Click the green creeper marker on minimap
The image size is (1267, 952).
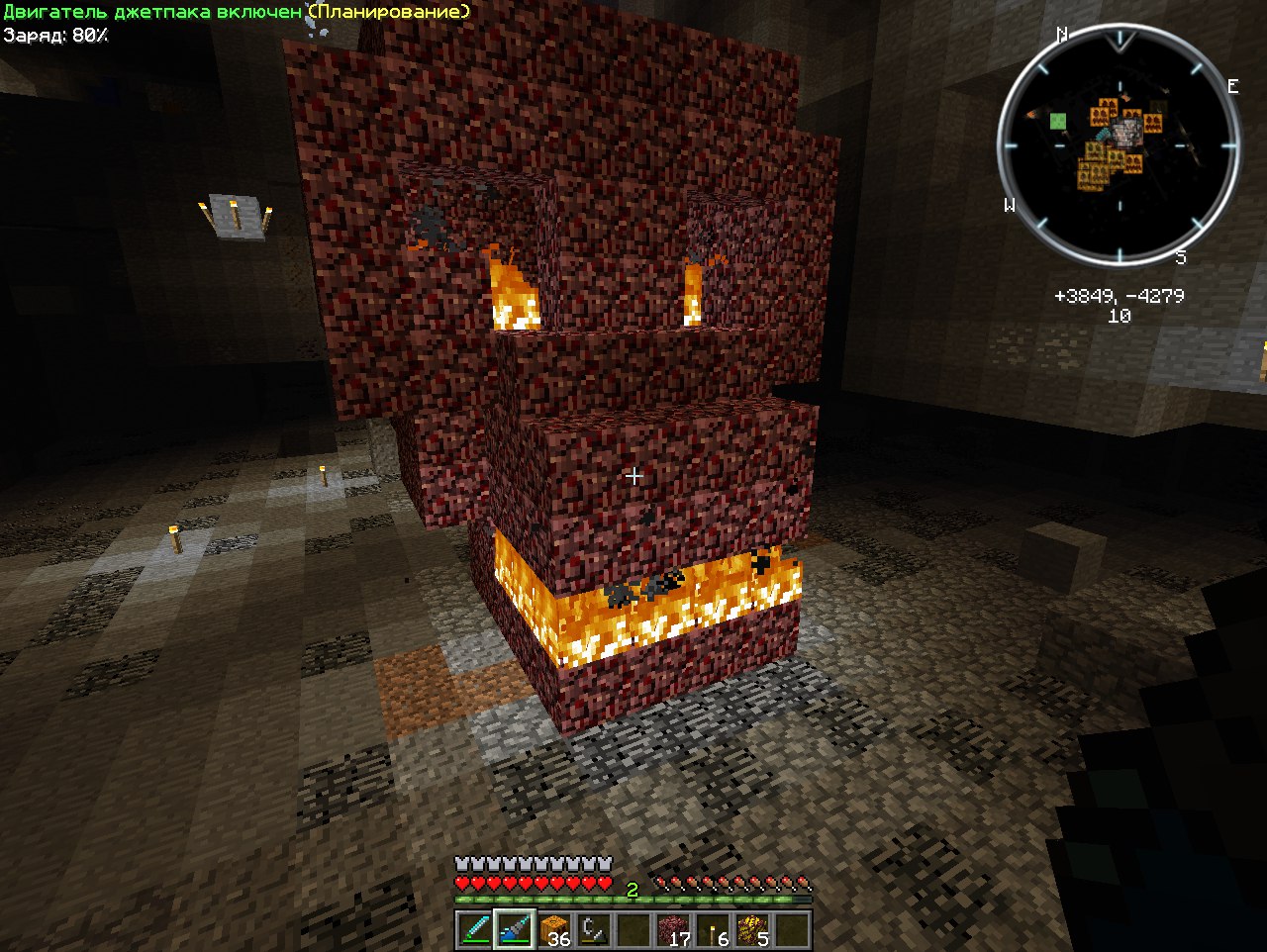1058,122
